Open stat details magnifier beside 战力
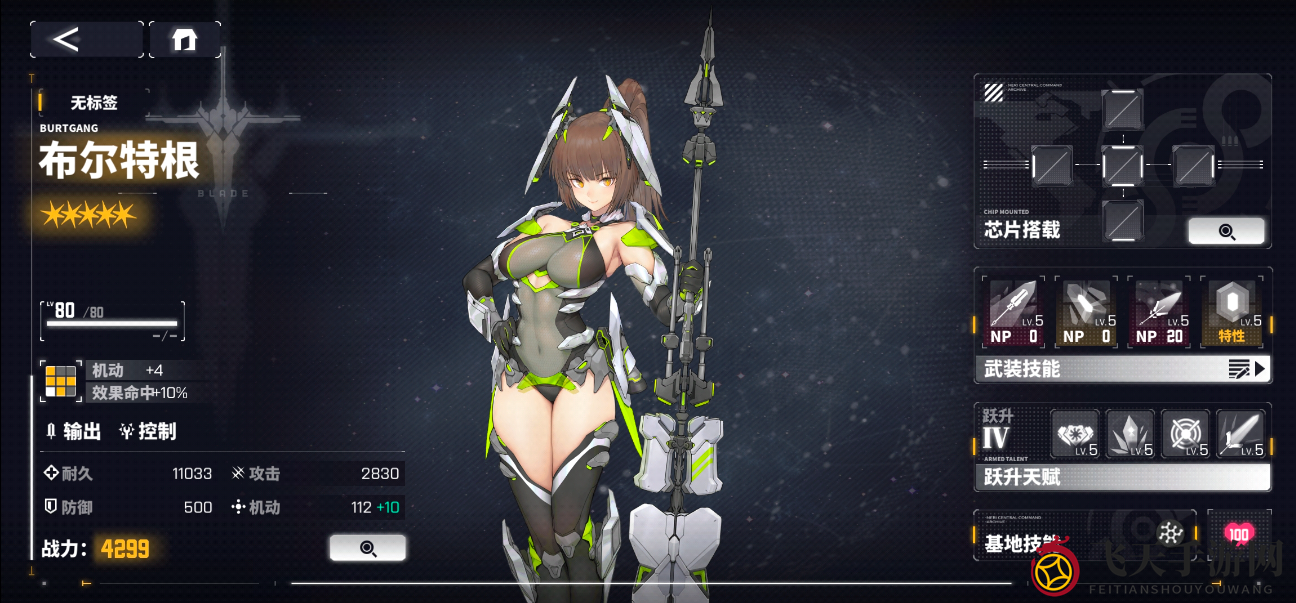This screenshot has width=1296, height=603. 367,547
